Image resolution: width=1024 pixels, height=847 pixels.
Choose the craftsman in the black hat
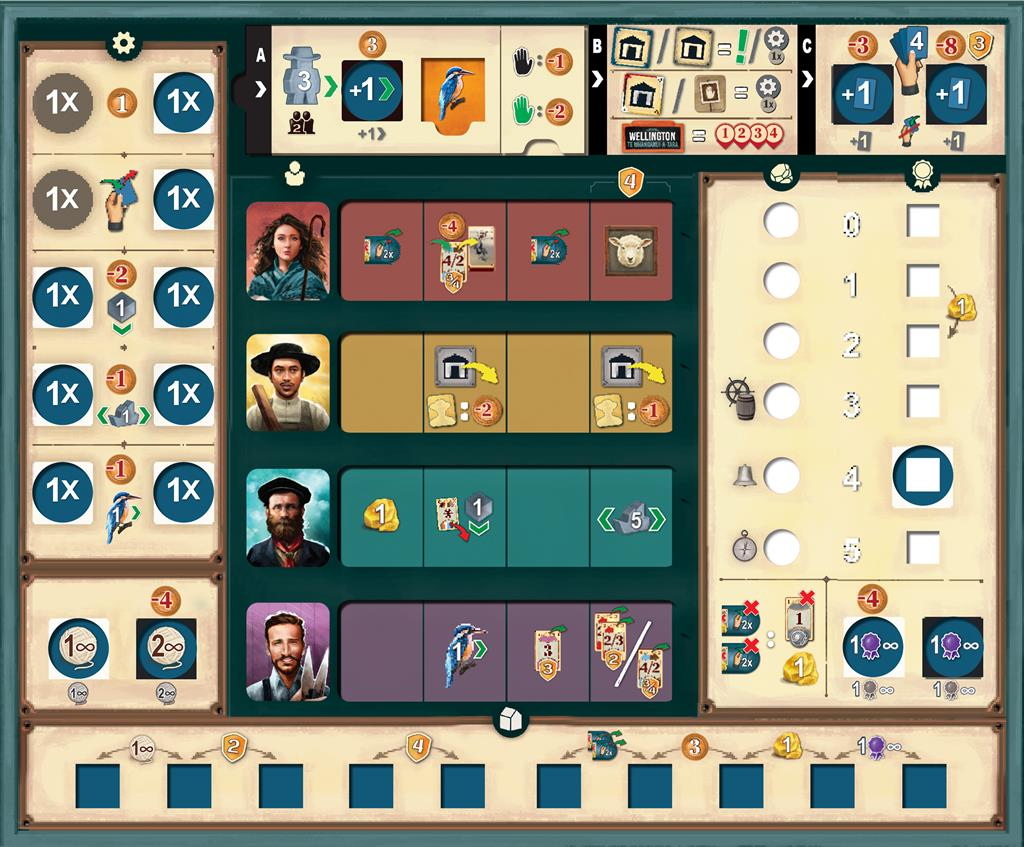(x=288, y=383)
